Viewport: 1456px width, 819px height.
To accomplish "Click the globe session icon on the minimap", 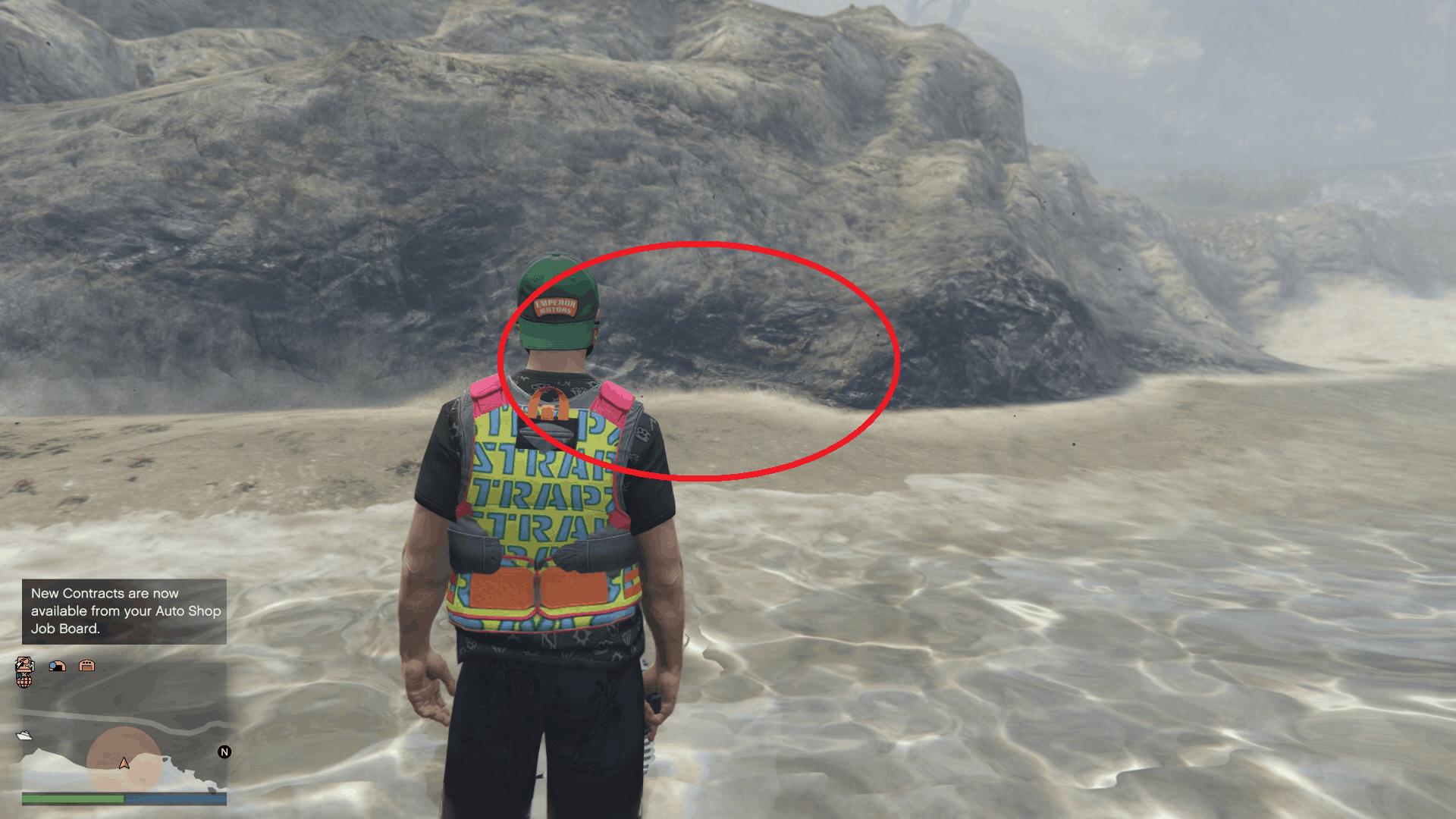I will coord(24,681).
